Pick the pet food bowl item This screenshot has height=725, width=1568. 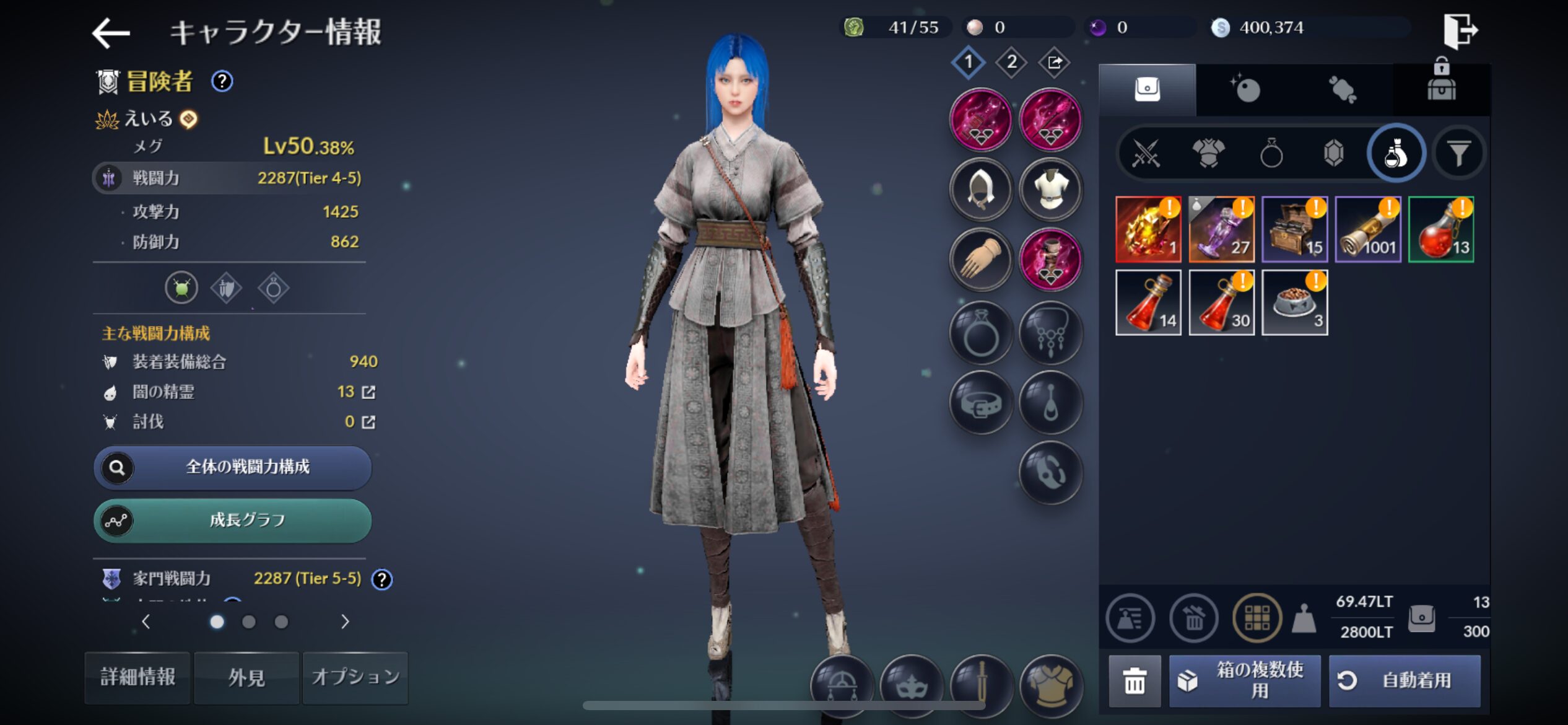coord(1294,302)
